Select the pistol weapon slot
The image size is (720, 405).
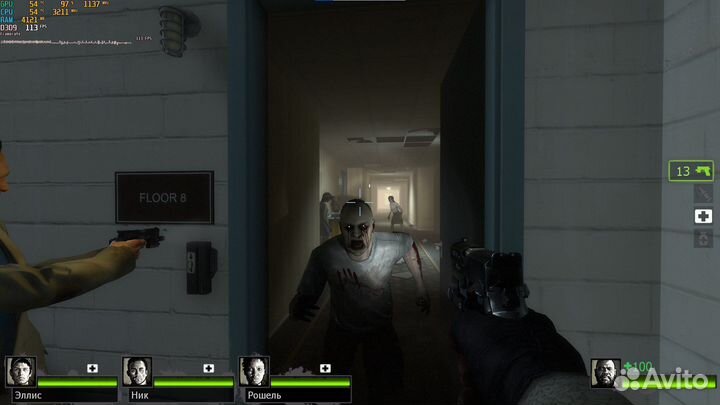point(692,171)
